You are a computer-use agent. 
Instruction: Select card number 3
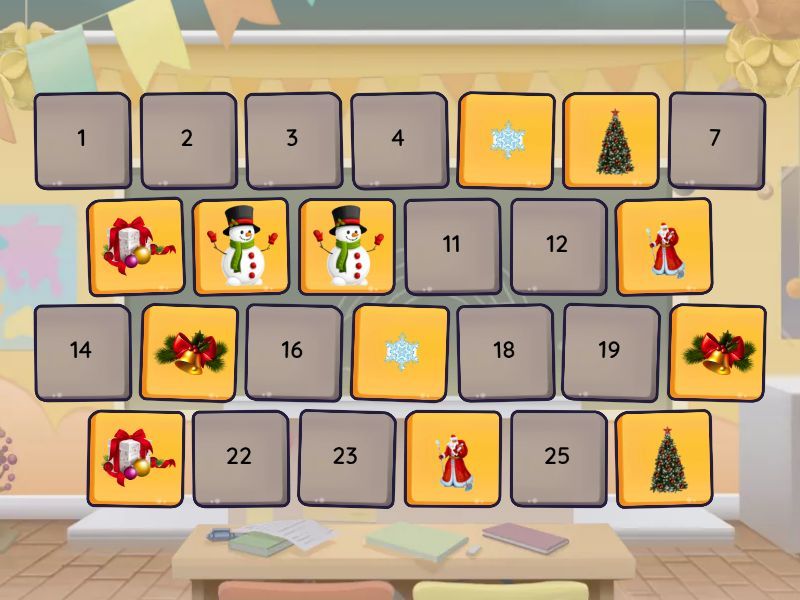293,140
